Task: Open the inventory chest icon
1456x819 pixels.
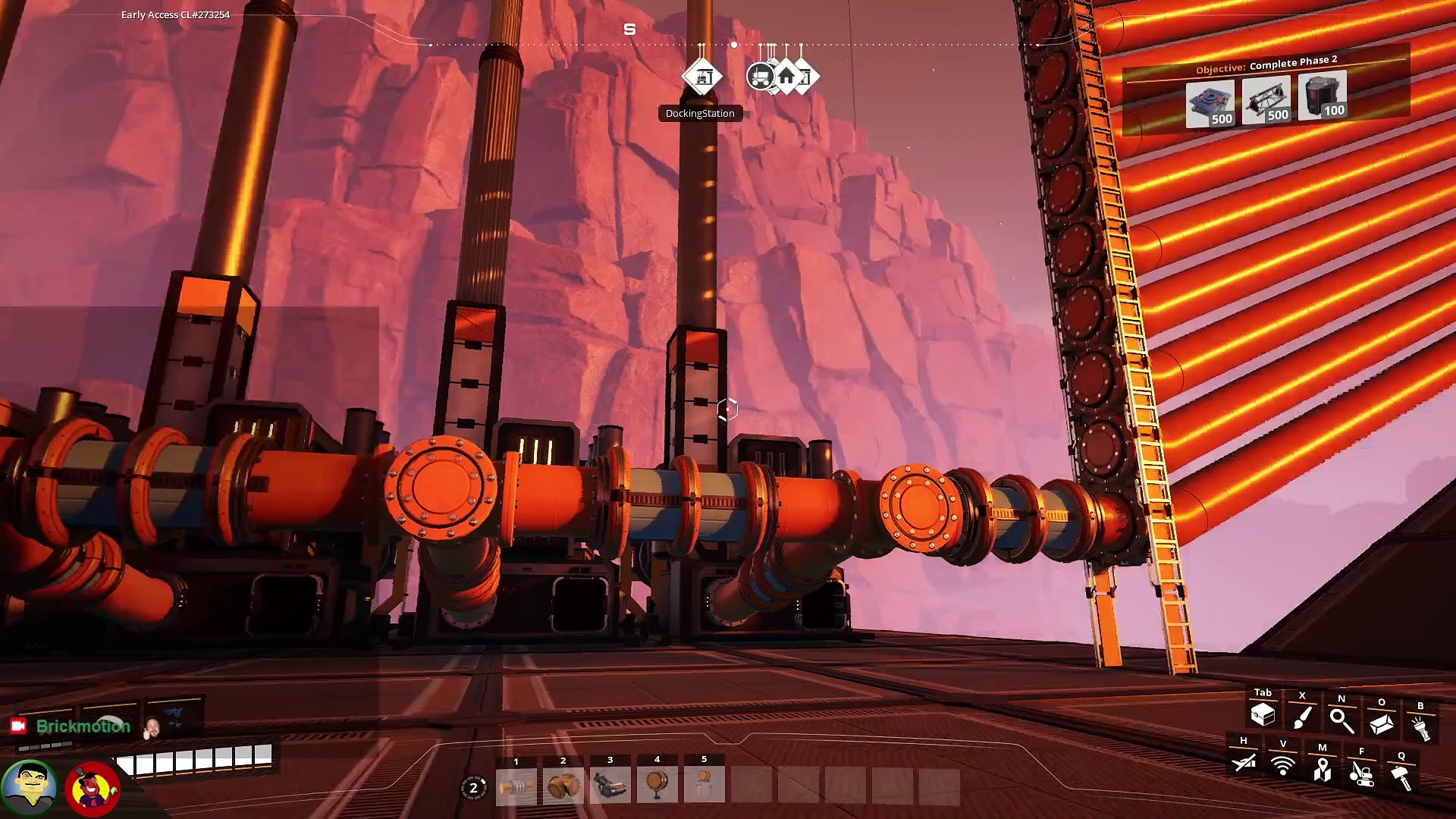Action: (1263, 714)
